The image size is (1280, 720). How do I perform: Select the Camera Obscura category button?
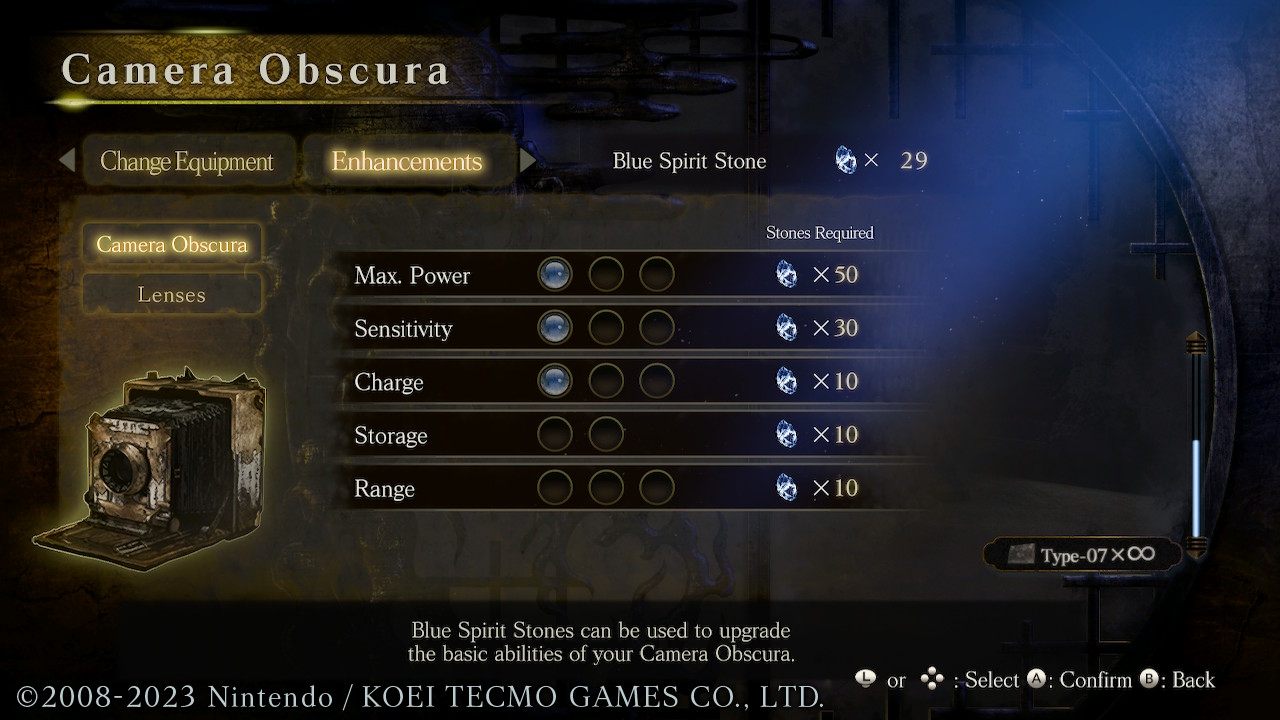tap(171, 243)
